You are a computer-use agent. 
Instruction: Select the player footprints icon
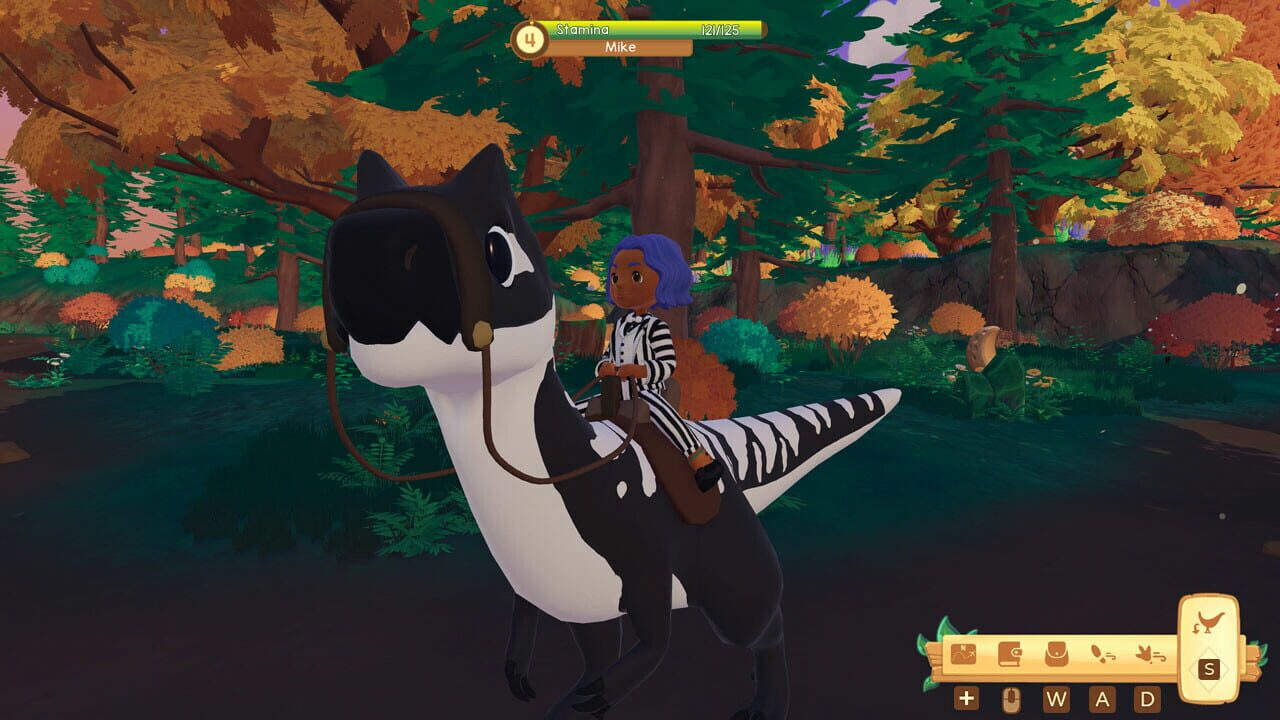click(x=1102, y=655)
